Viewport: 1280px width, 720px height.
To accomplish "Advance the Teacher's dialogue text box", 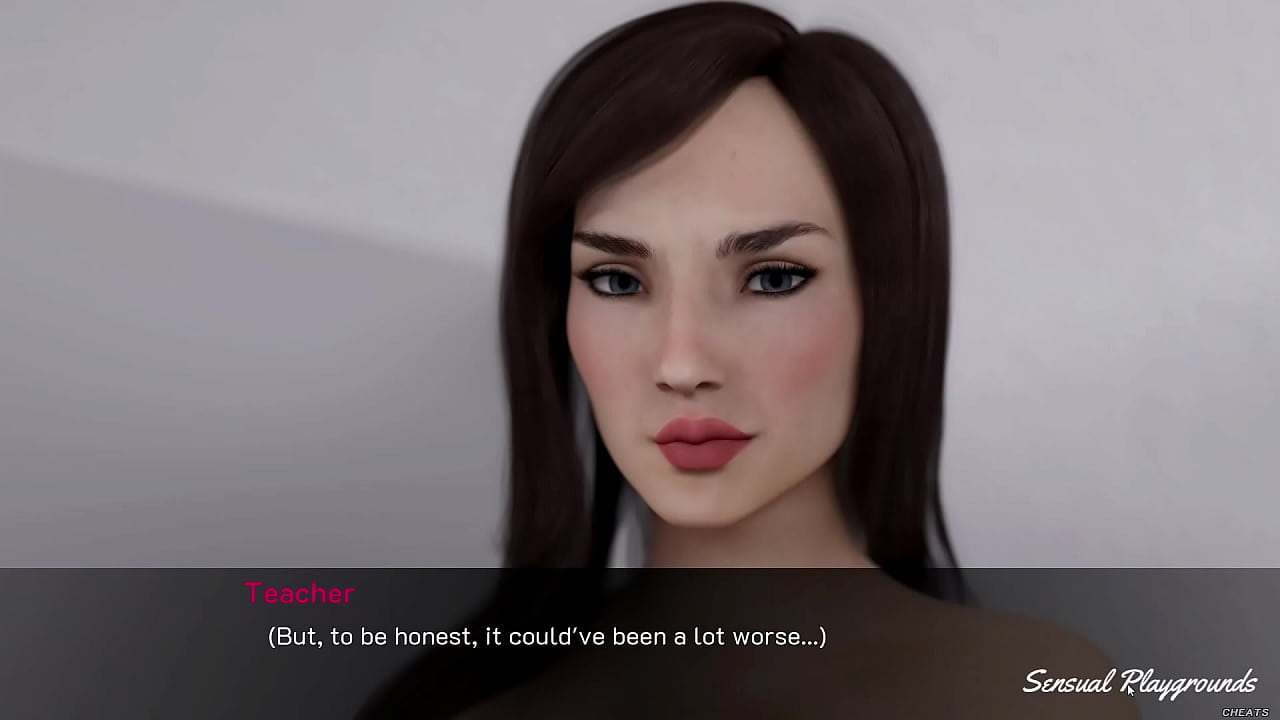I will click(x=546, y=637).
